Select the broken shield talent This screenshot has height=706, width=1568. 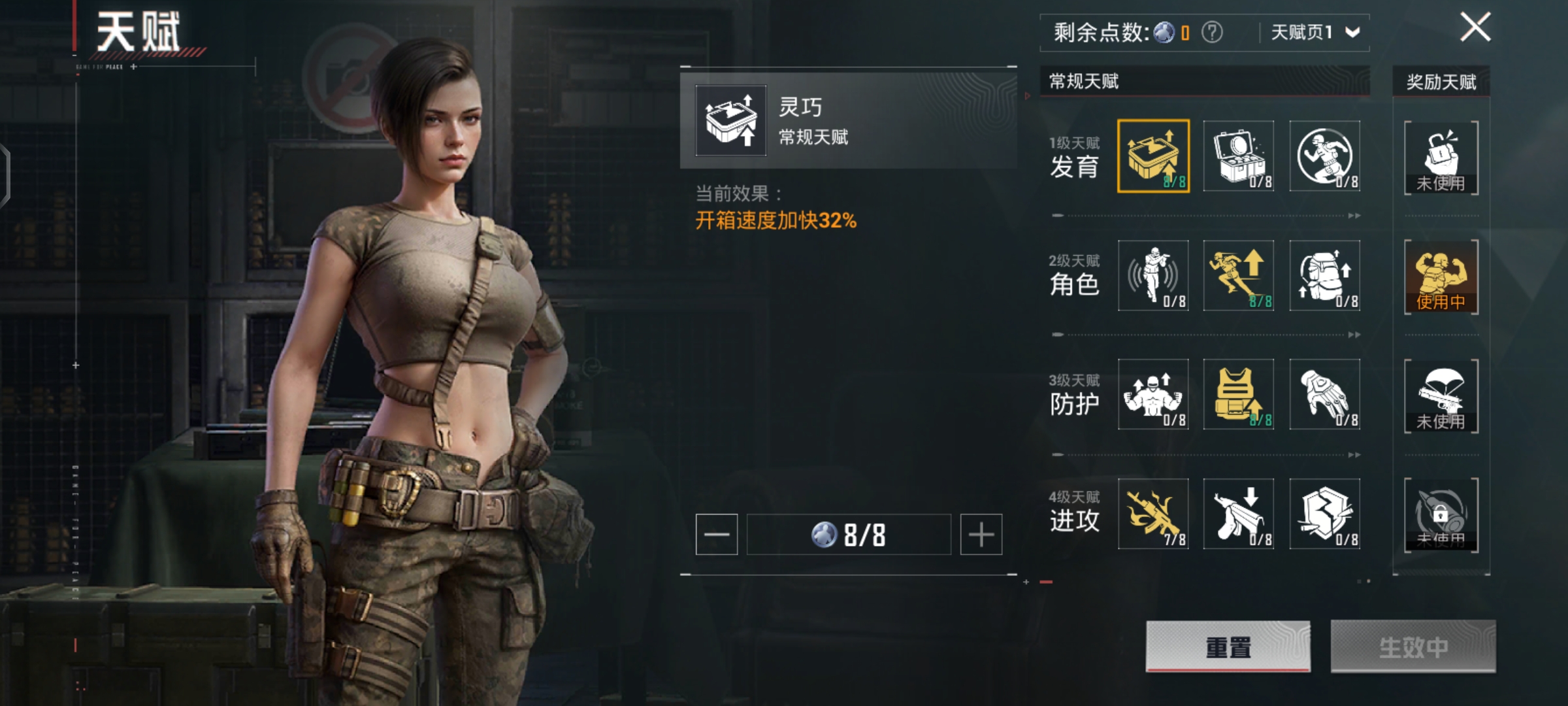(1324, 514)
